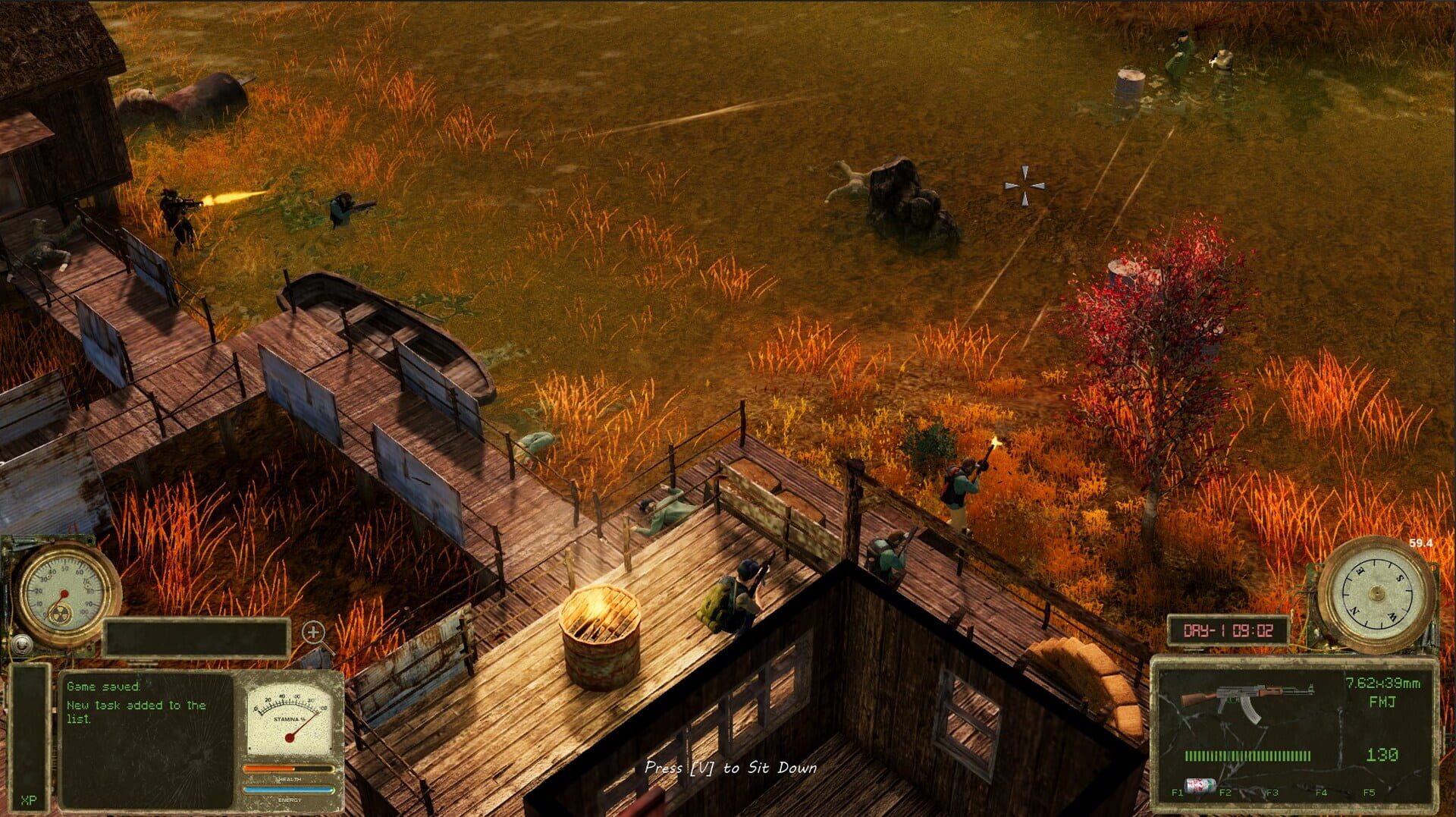The width and height of the screenshot is (1456, 817).
Task: Select the magnifier zoom icon beside the message bar
Action: point(314,631)
